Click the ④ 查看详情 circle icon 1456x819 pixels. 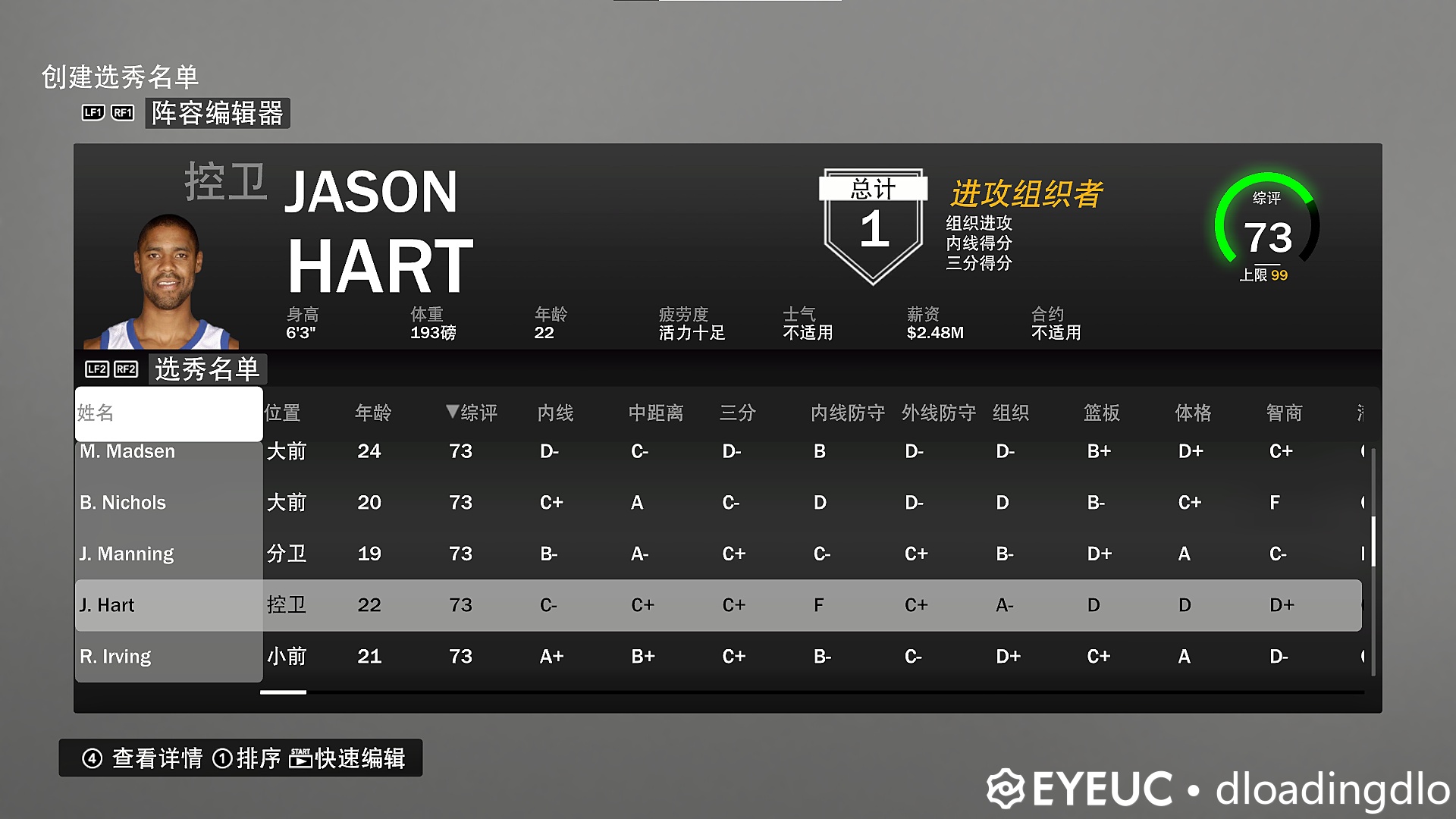[93, 758]
